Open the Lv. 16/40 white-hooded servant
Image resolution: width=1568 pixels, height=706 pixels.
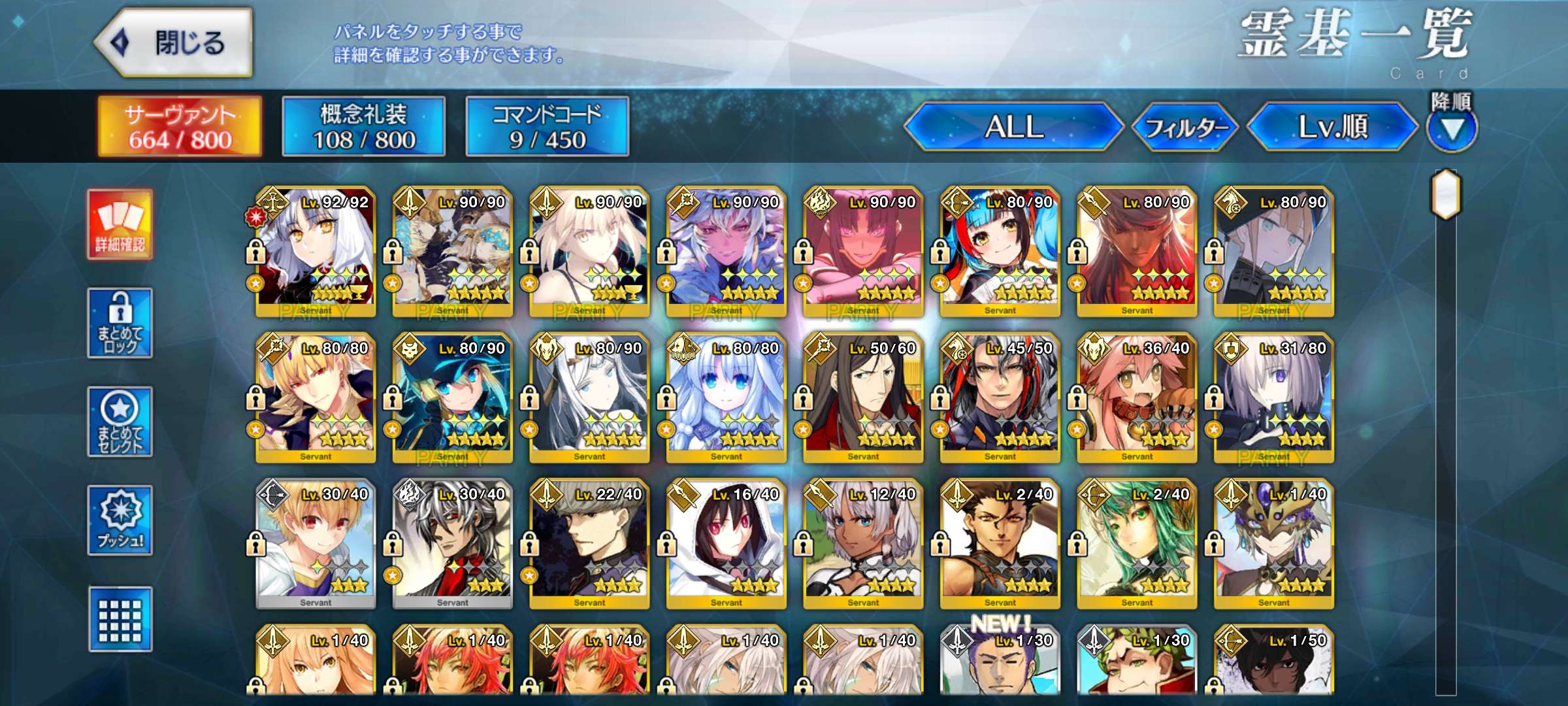(726, 544)
